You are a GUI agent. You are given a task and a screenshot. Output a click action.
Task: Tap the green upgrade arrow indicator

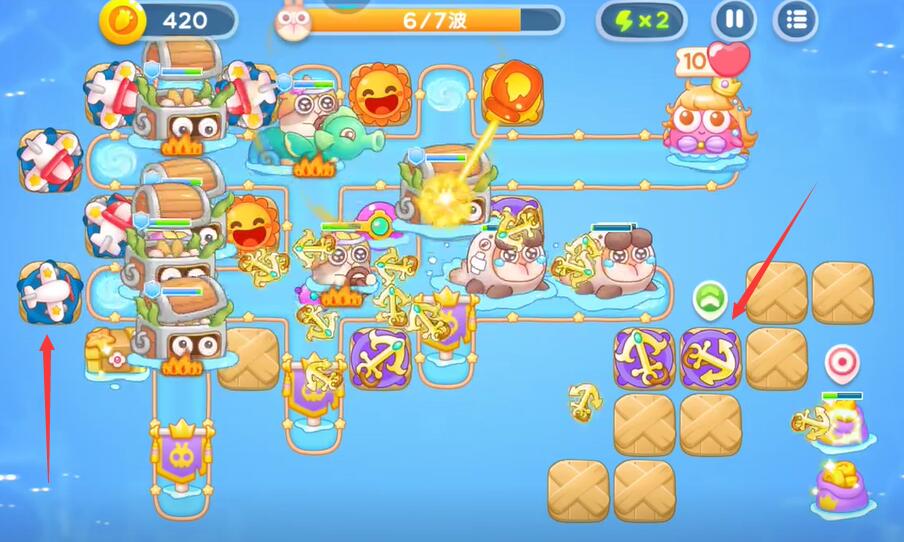pyautogui.click(x=709, y=297)
